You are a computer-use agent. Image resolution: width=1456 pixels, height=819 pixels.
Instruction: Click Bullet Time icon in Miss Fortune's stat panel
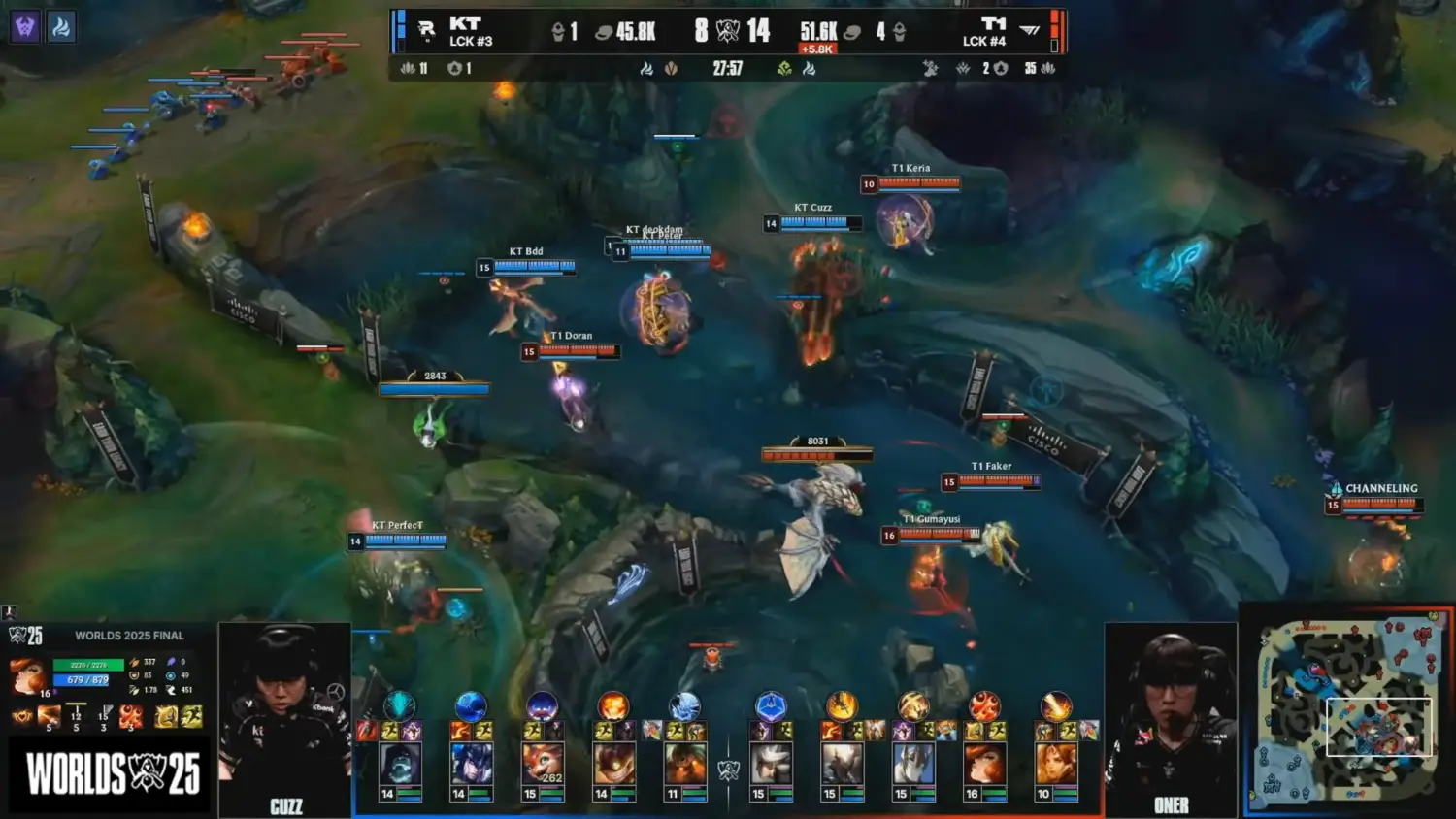pyautogui.click(x=131, y=717)
